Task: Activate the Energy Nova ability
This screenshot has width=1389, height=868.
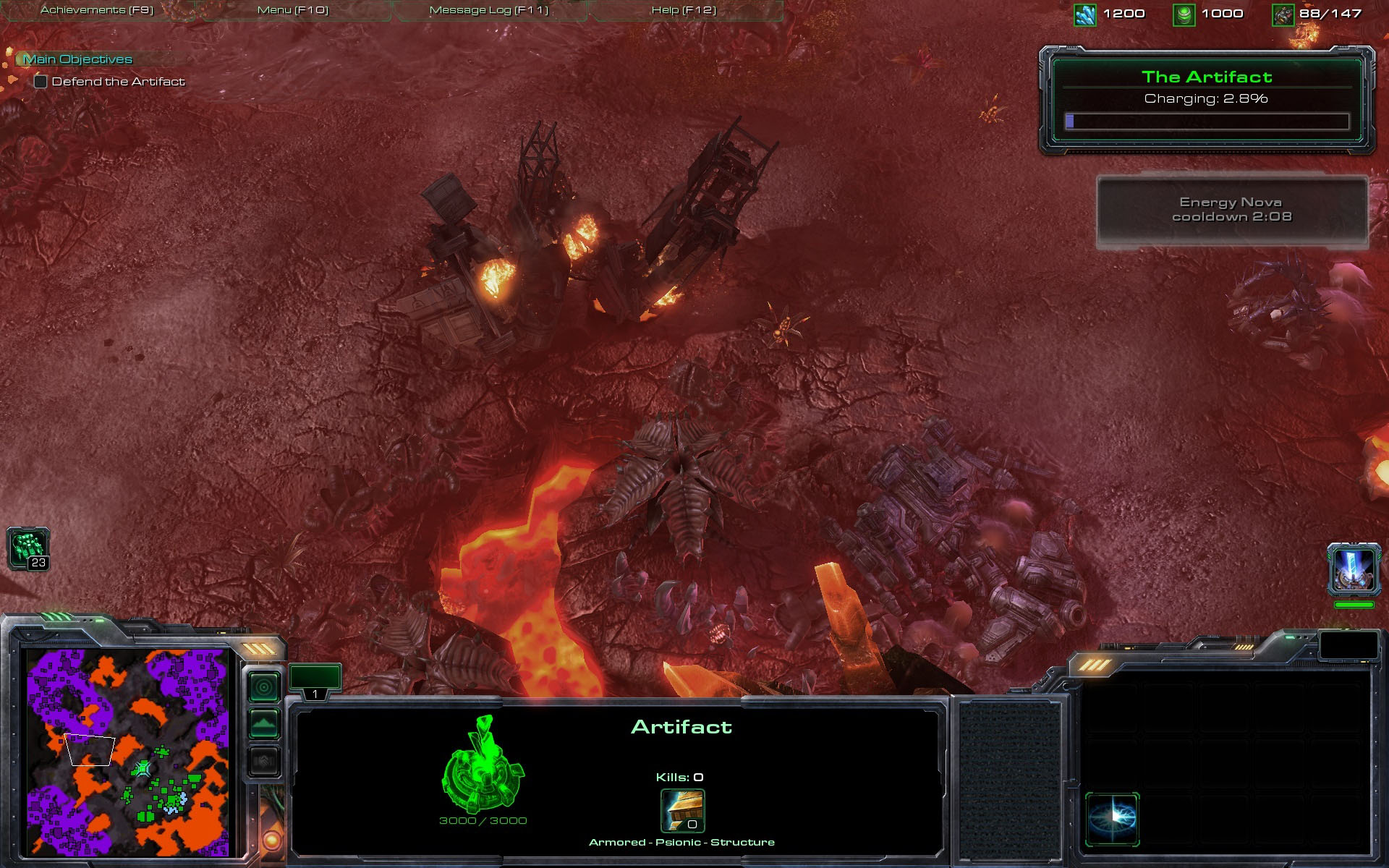Action: pos(1112,819)
